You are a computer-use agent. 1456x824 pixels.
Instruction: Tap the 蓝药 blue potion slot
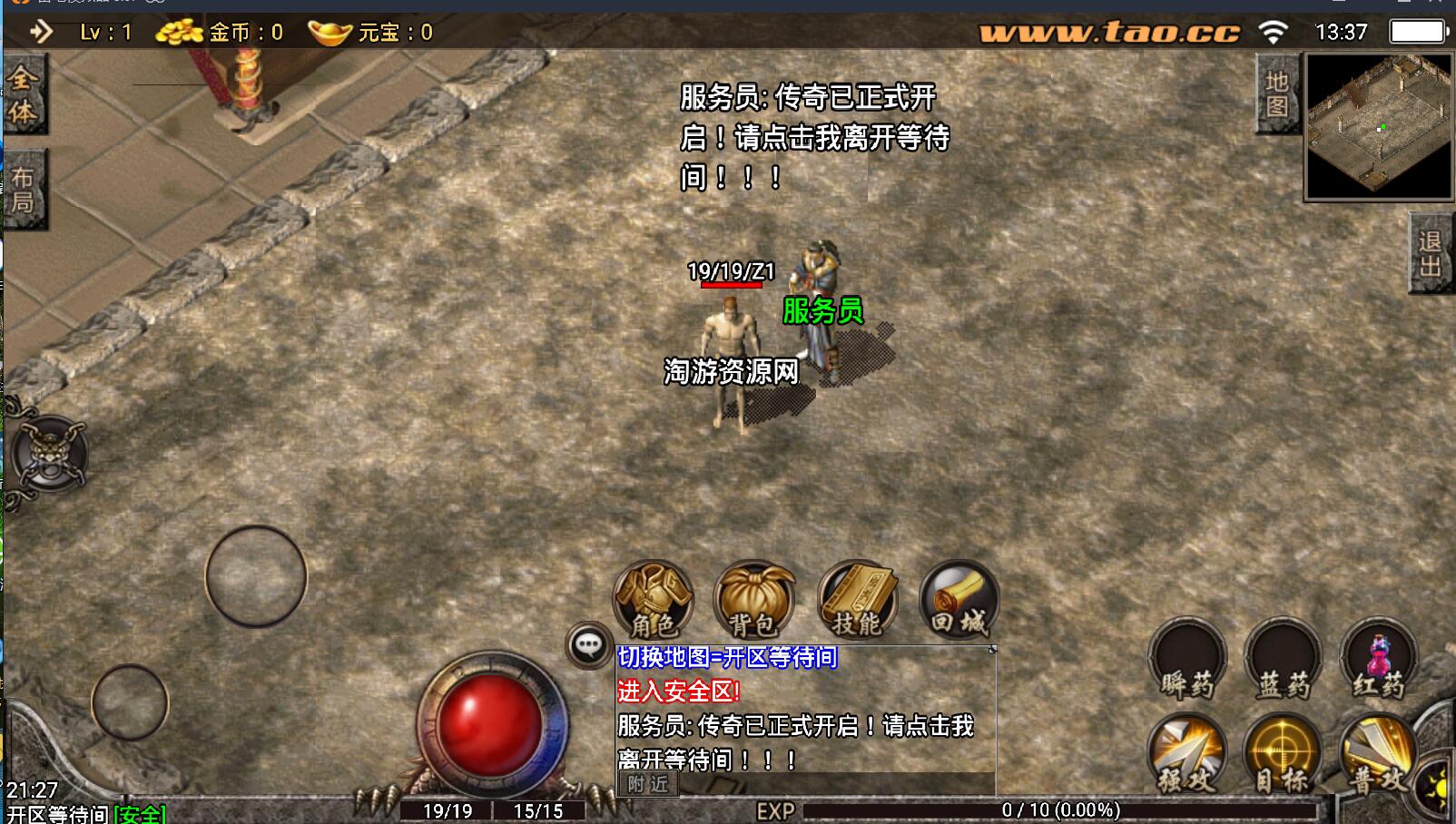pos(1283,659)
